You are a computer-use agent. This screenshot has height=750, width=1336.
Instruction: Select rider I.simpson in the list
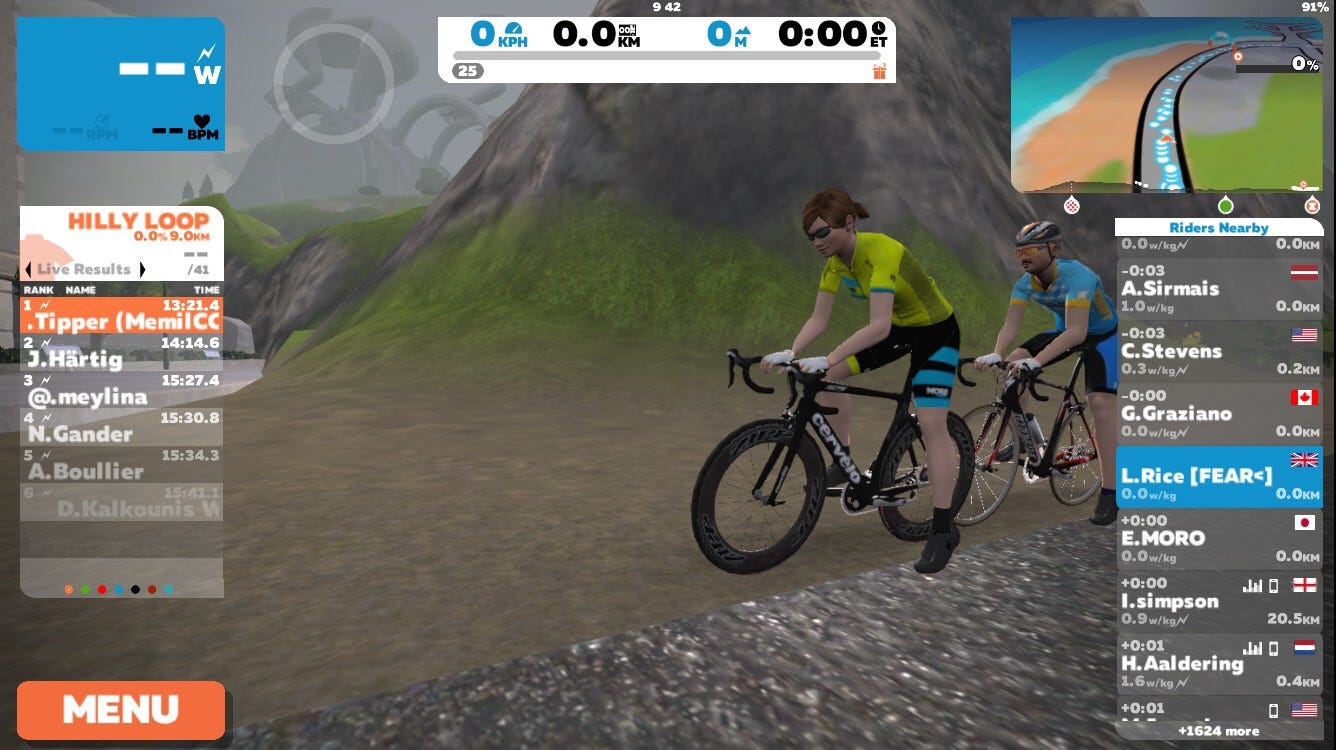click(1218, 601)
